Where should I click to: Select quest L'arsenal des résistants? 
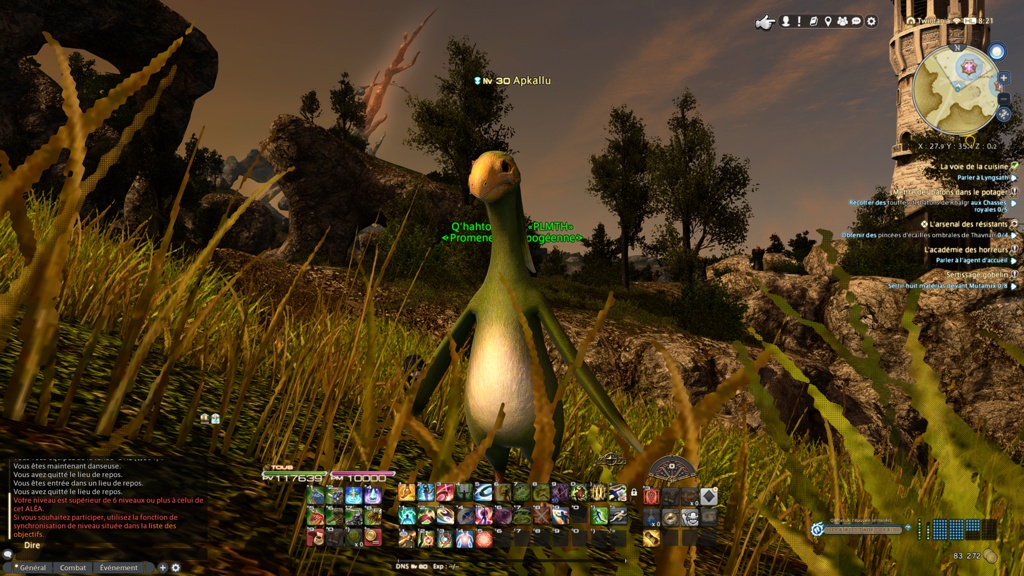pyautogui.click(x=967, y=224)
